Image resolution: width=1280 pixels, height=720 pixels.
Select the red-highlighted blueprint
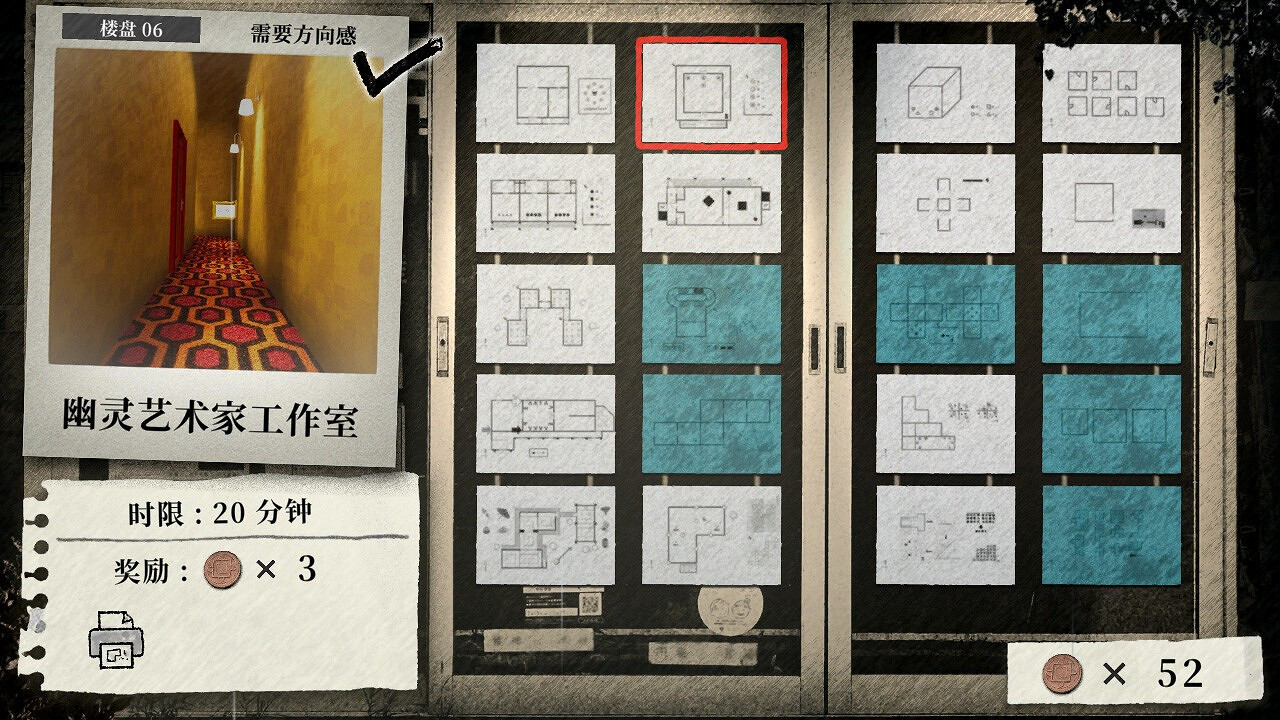pos(711,90)
